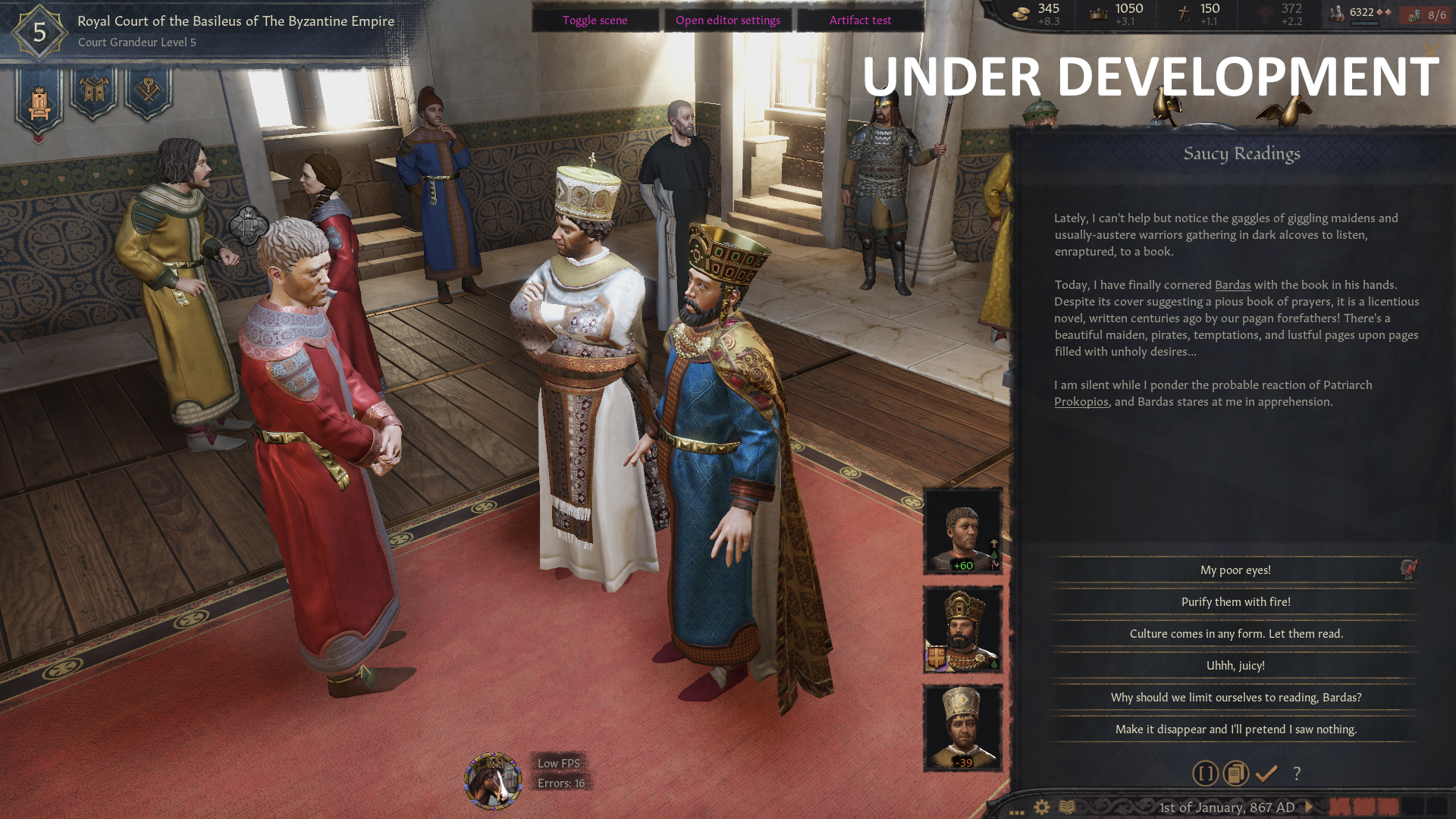
Task: Select "Purify them with fire!" option
Action: (1235, 602)
